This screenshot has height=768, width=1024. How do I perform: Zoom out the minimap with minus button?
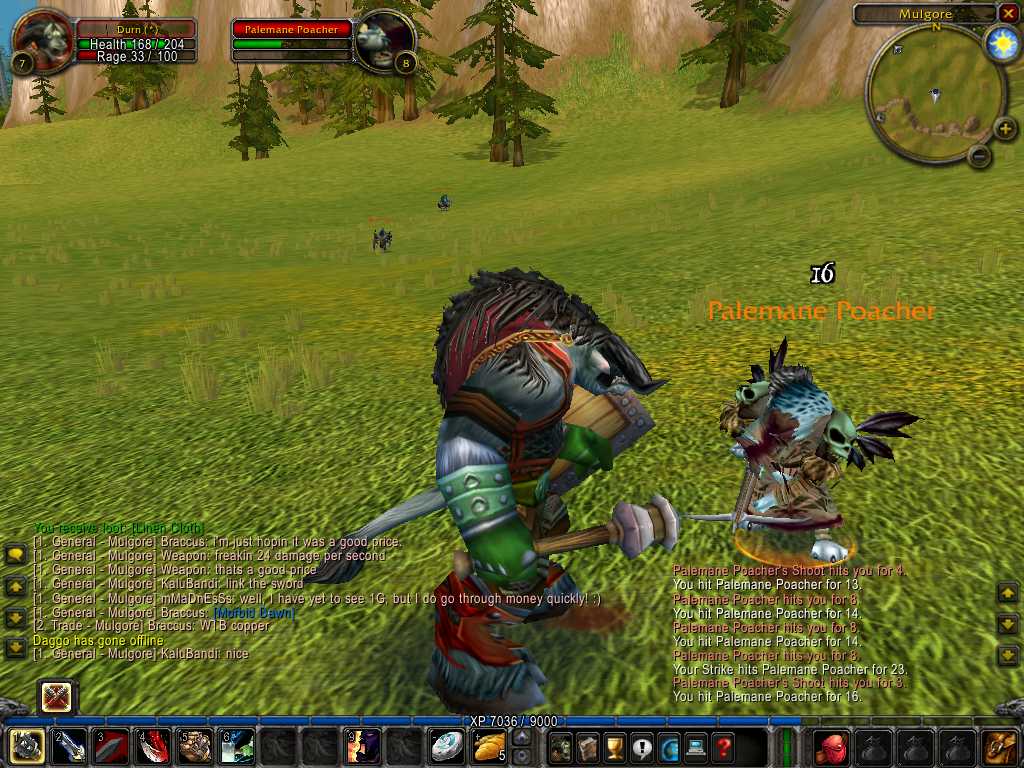[980, 155]
